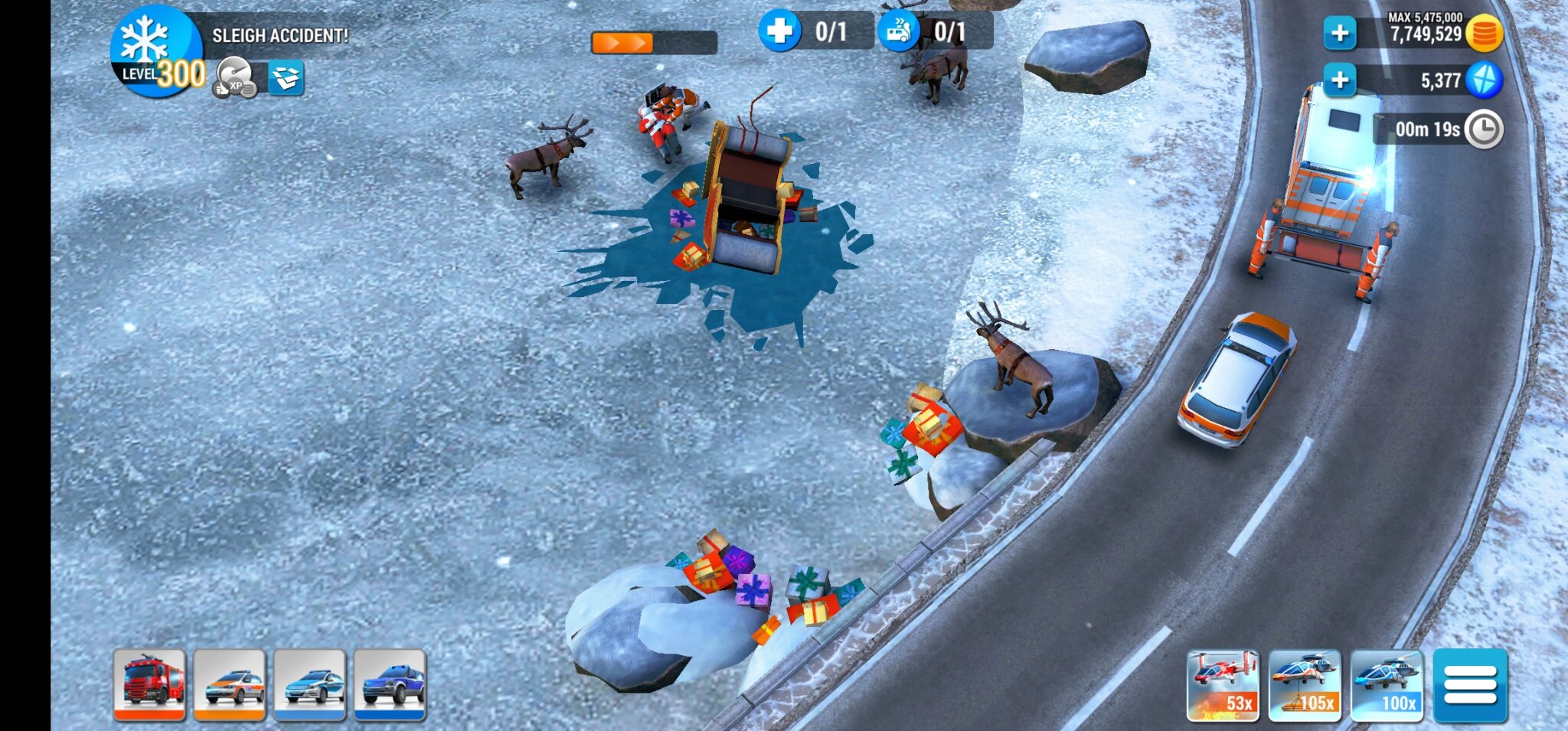Open the SLEIGH ACCIDENT mission banner
The image size is (1568, 731).
280,34
